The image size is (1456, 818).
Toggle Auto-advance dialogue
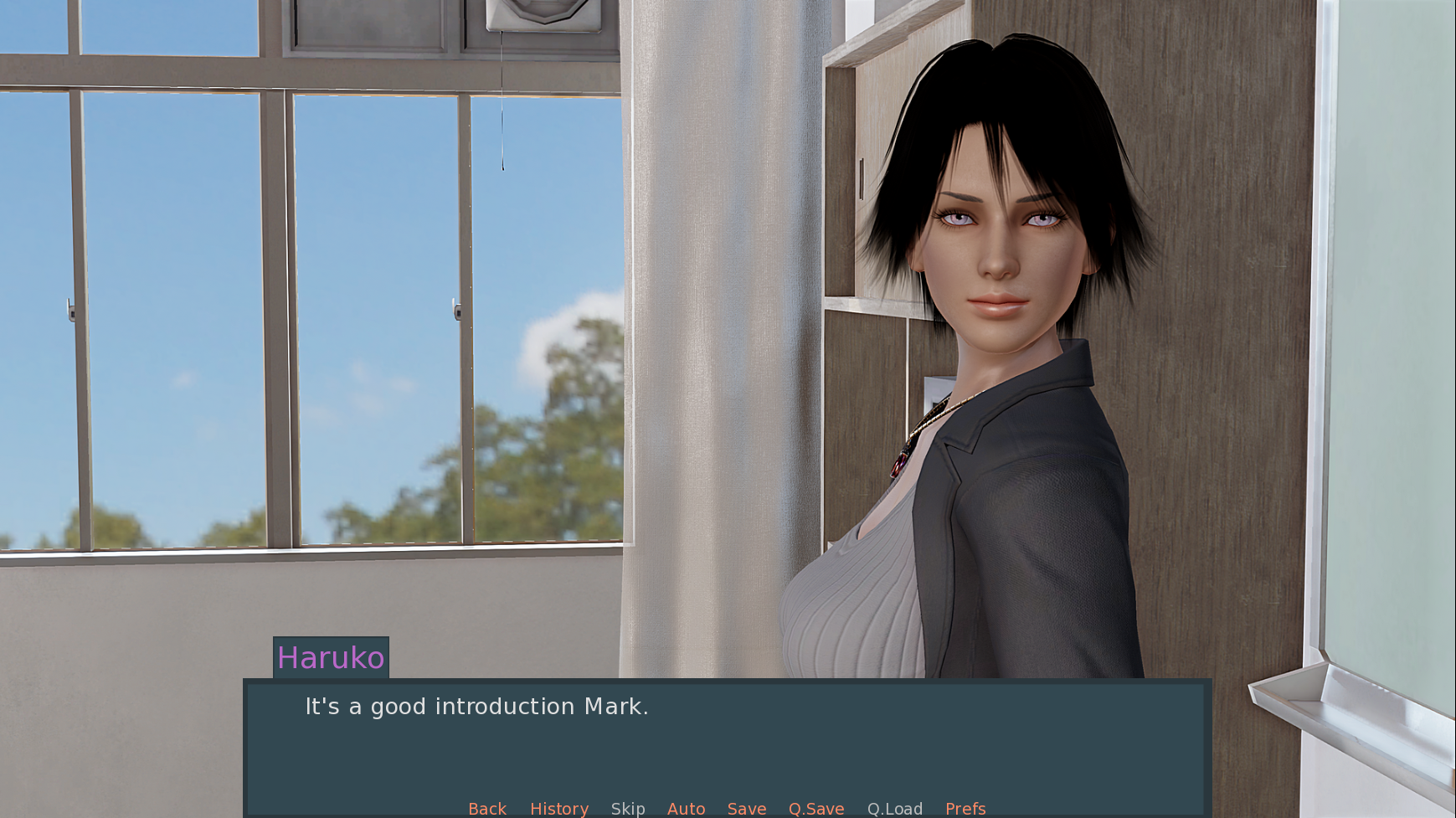pyautogui.click(x=686, y=808)
